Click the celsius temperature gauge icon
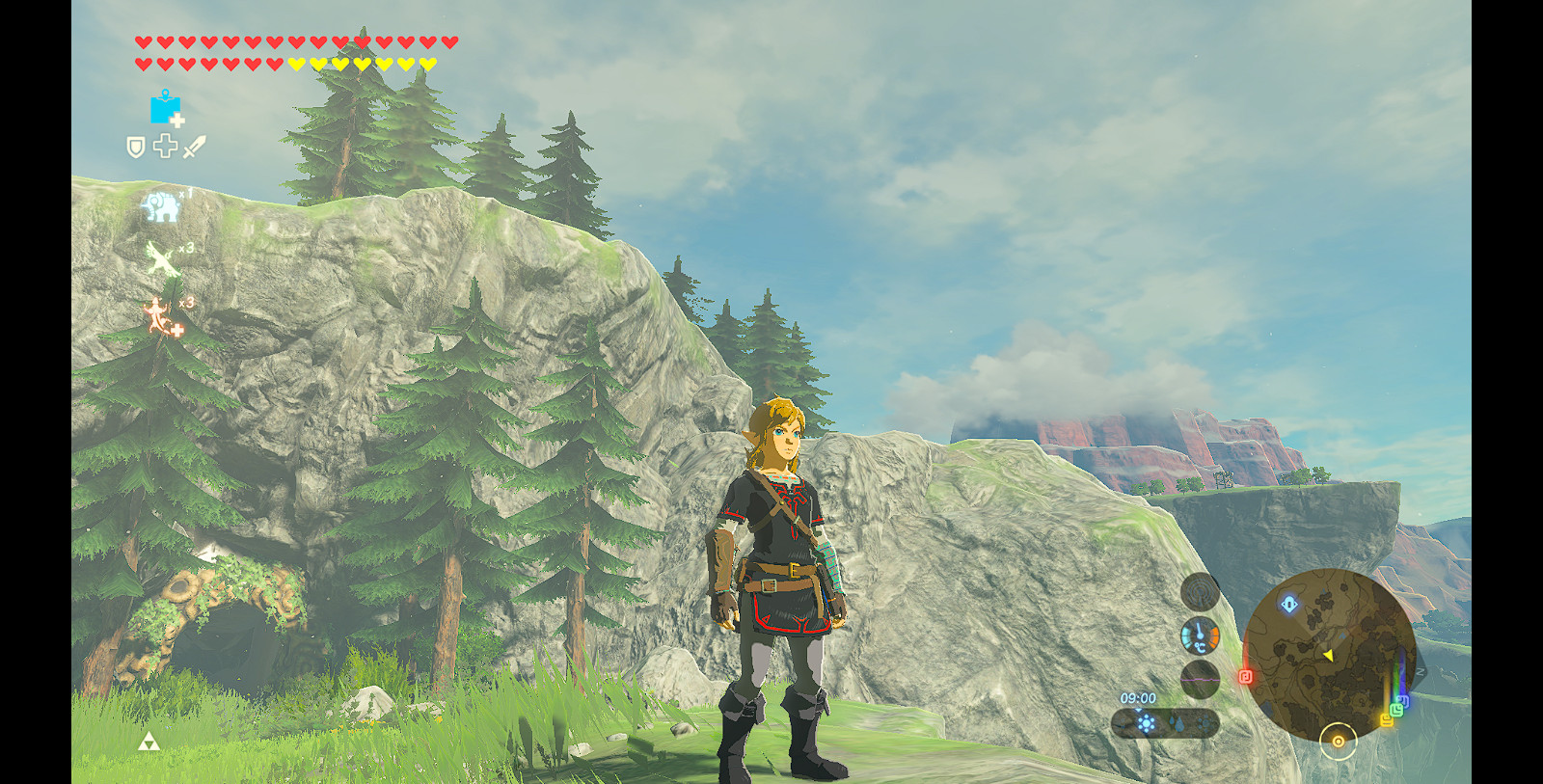The height and width of the screenshot is (784, 1543). [x=1200, y=636]
